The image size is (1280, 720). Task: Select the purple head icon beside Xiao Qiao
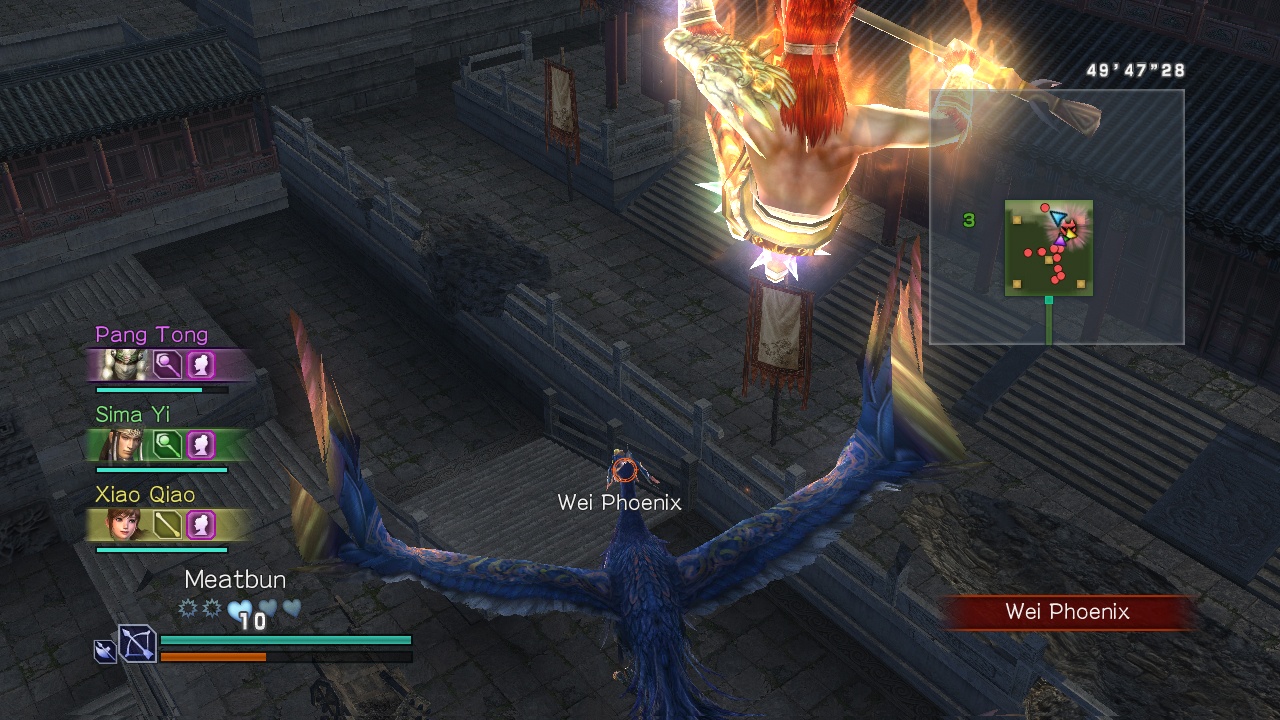click(201, 524)
